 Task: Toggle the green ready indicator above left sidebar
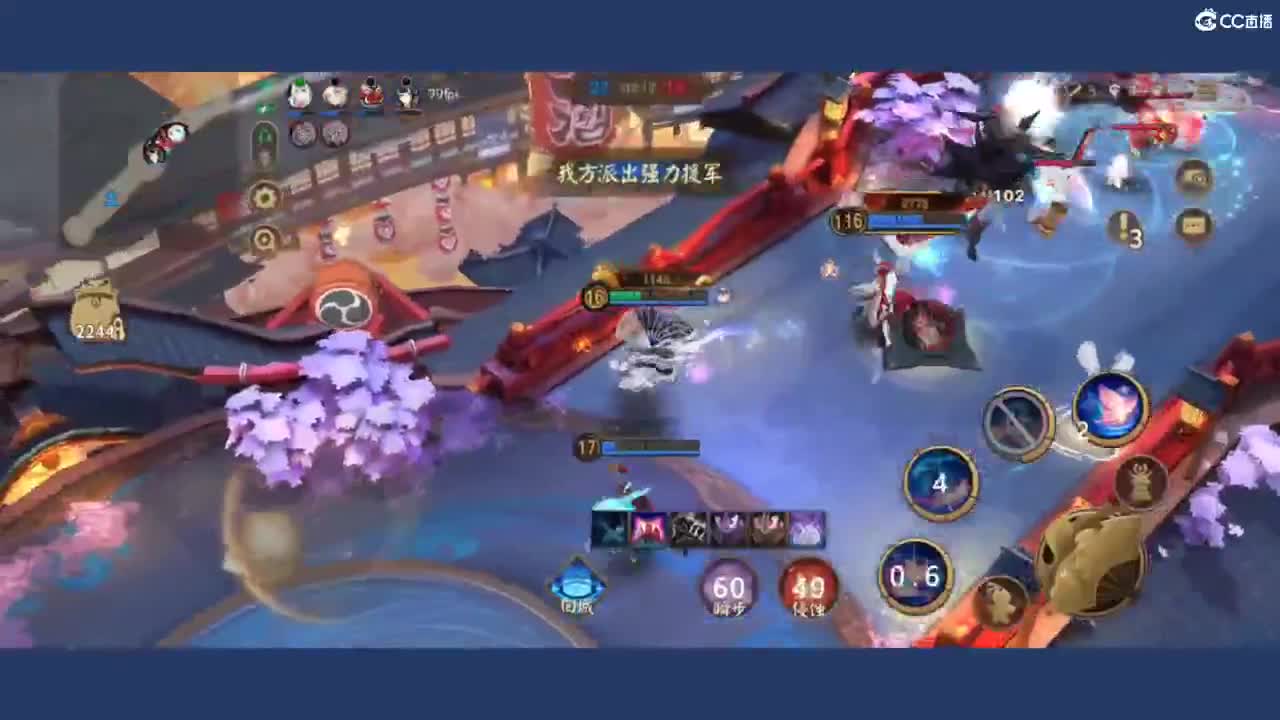(263, 108)
